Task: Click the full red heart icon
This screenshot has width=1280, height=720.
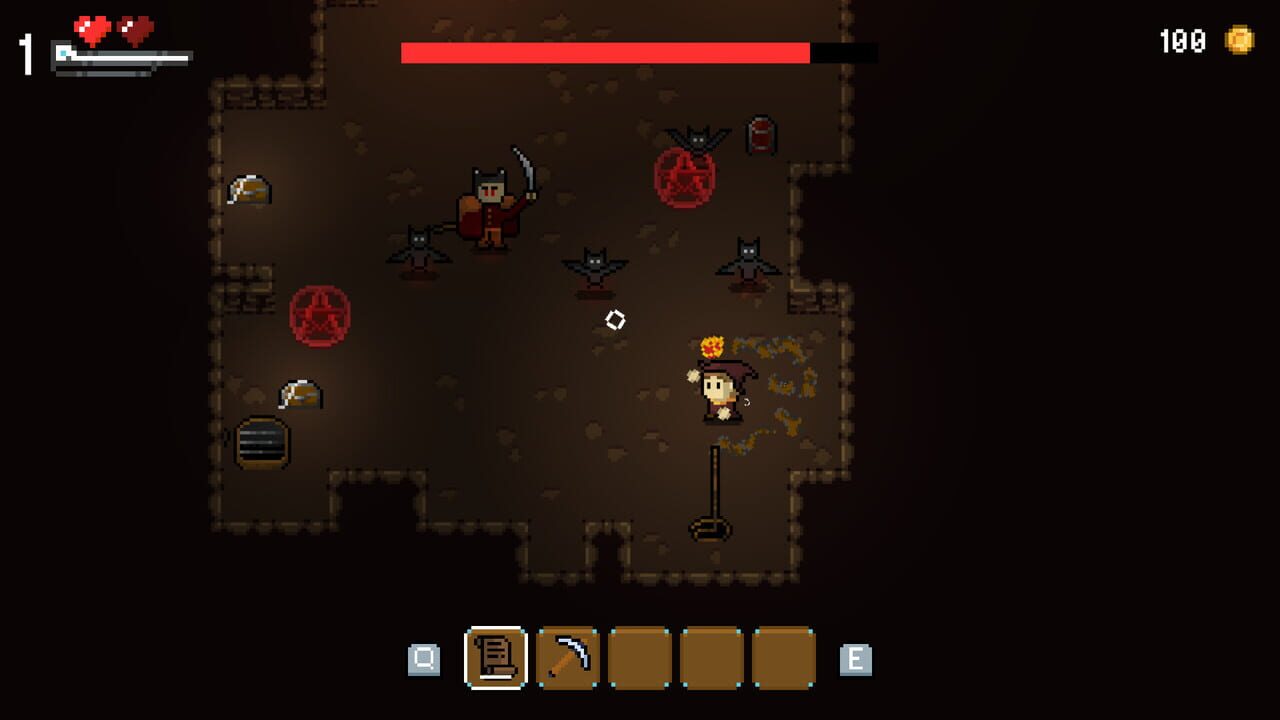Action: click(x=91, y=28)
